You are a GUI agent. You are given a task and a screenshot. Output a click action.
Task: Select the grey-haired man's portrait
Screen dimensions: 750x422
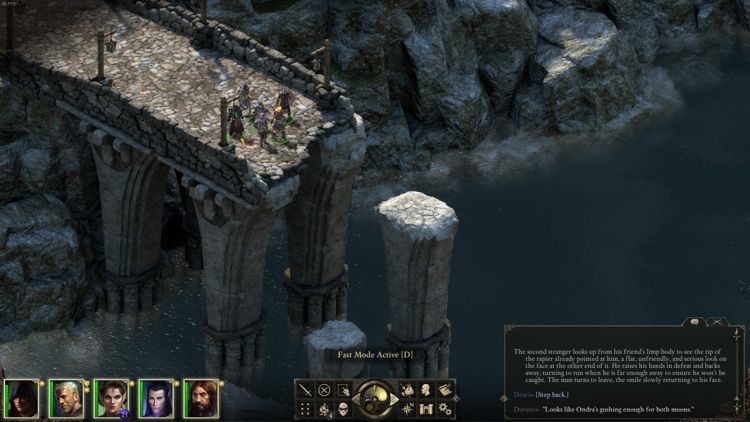[x=66, y=398]
